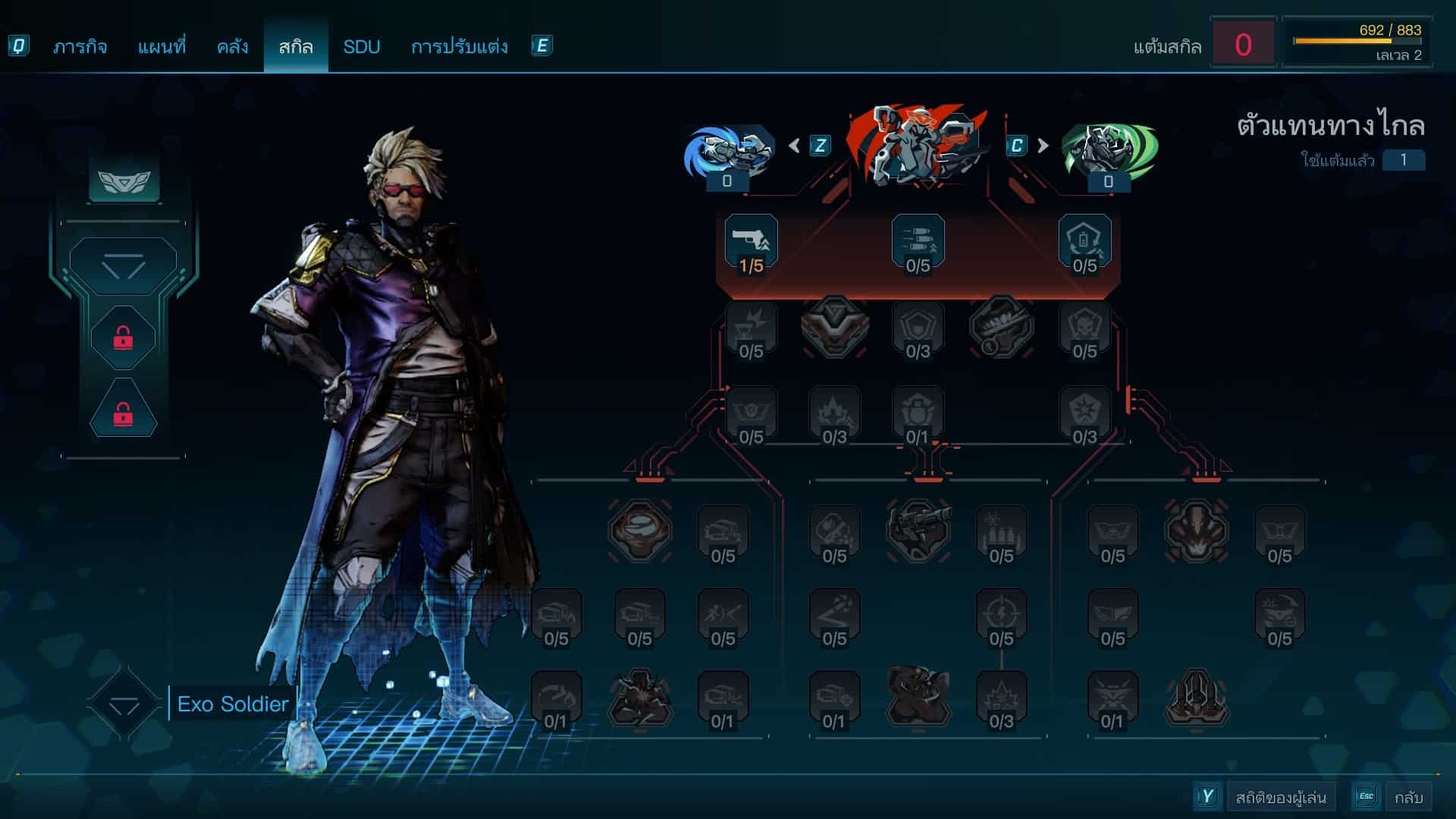
Task: Switch to the แผนที่ map tab
Action: click(x=162, y=47)
